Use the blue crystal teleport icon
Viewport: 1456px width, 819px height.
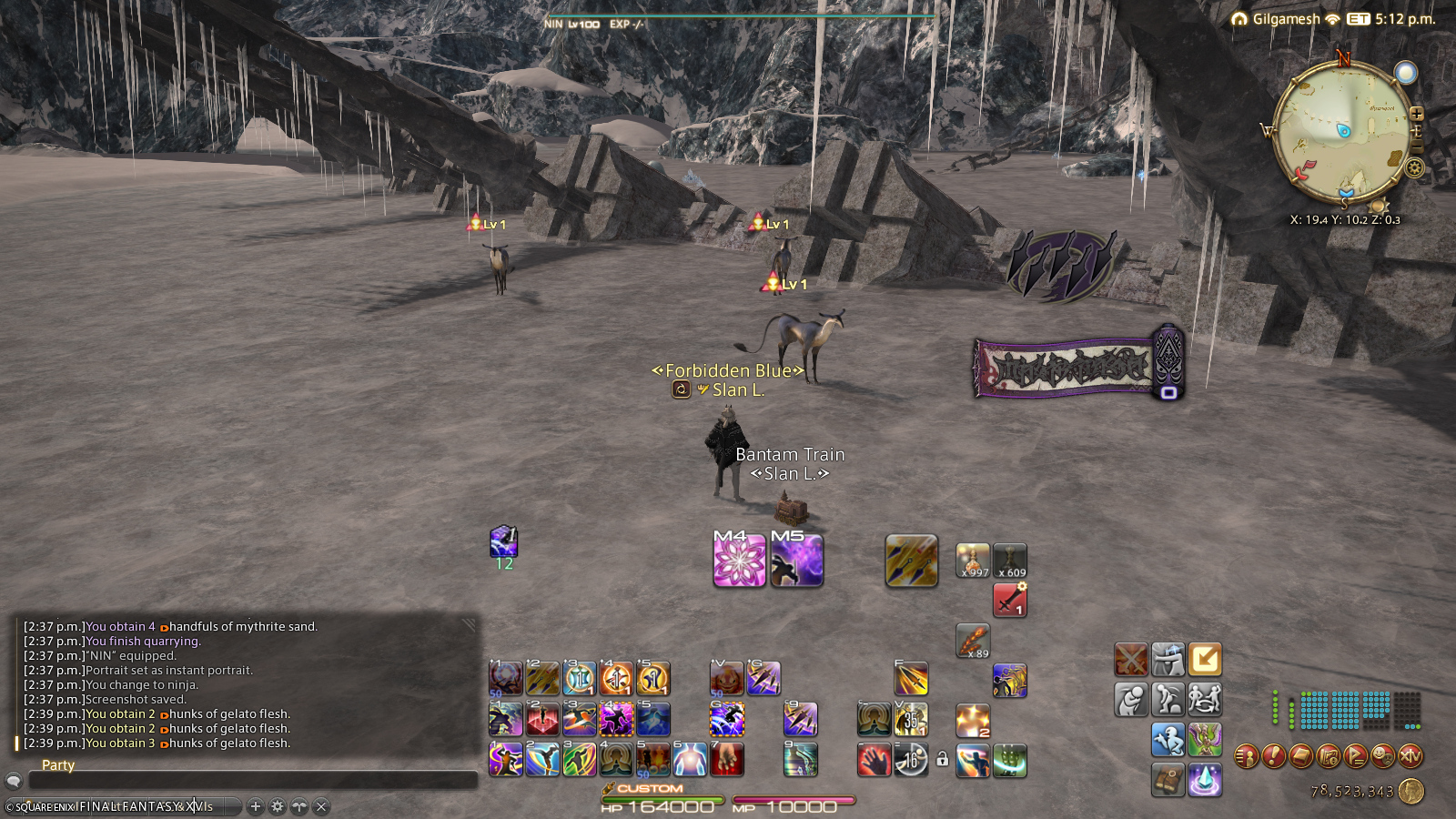pyautogui.click(x=1205, y=780)
